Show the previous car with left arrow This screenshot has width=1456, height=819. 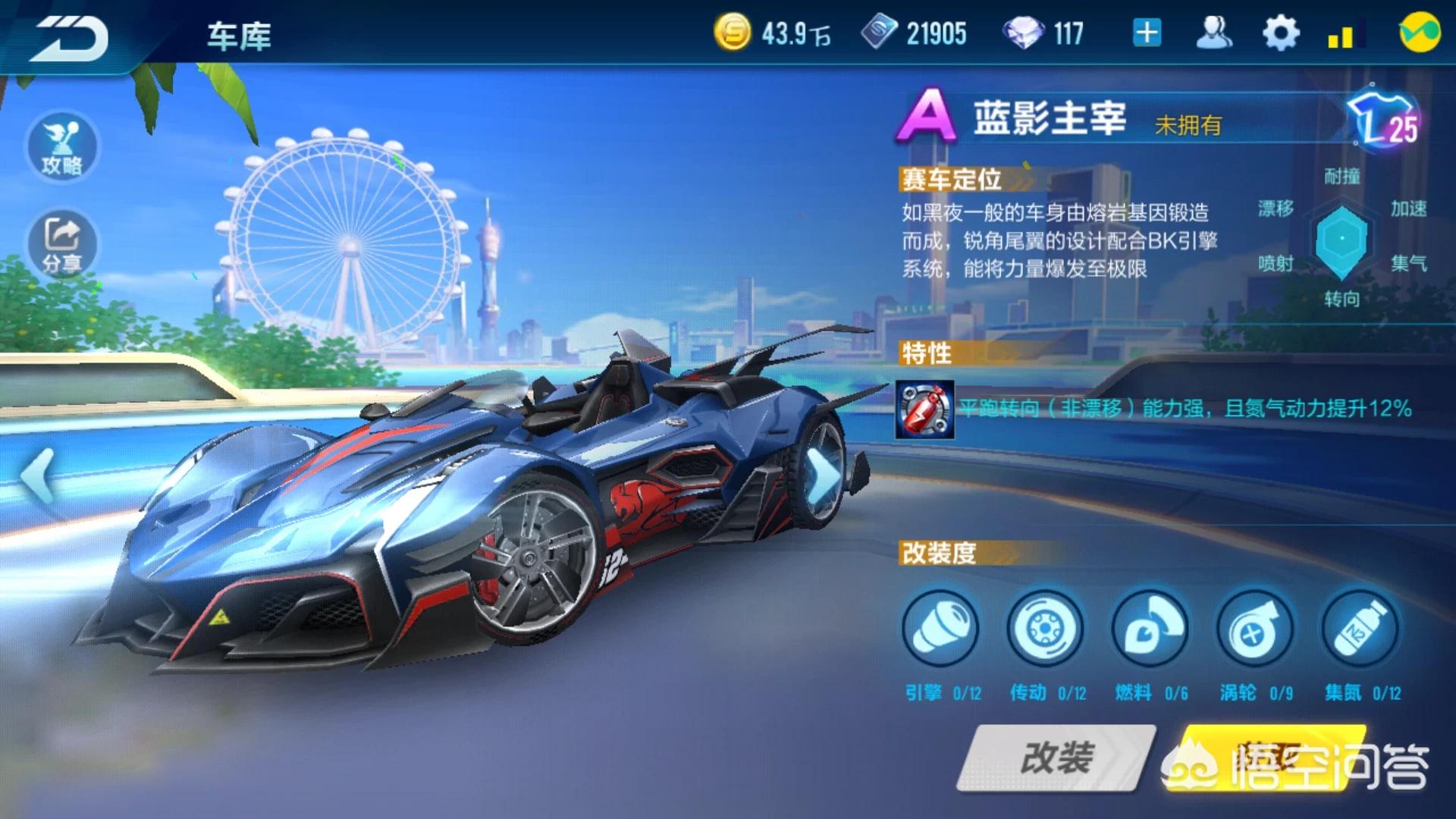point(38,476)
